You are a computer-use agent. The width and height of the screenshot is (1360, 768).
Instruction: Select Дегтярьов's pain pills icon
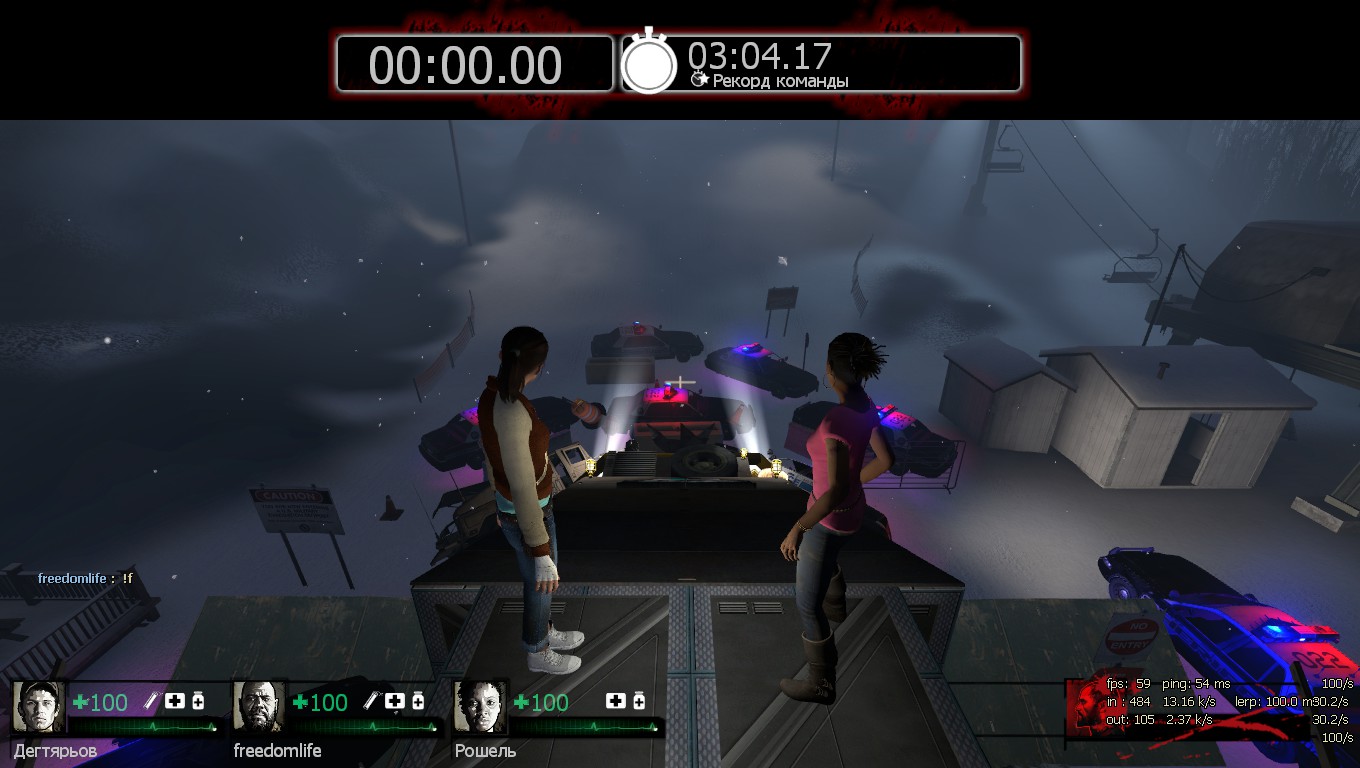click(x=198, y=701)
